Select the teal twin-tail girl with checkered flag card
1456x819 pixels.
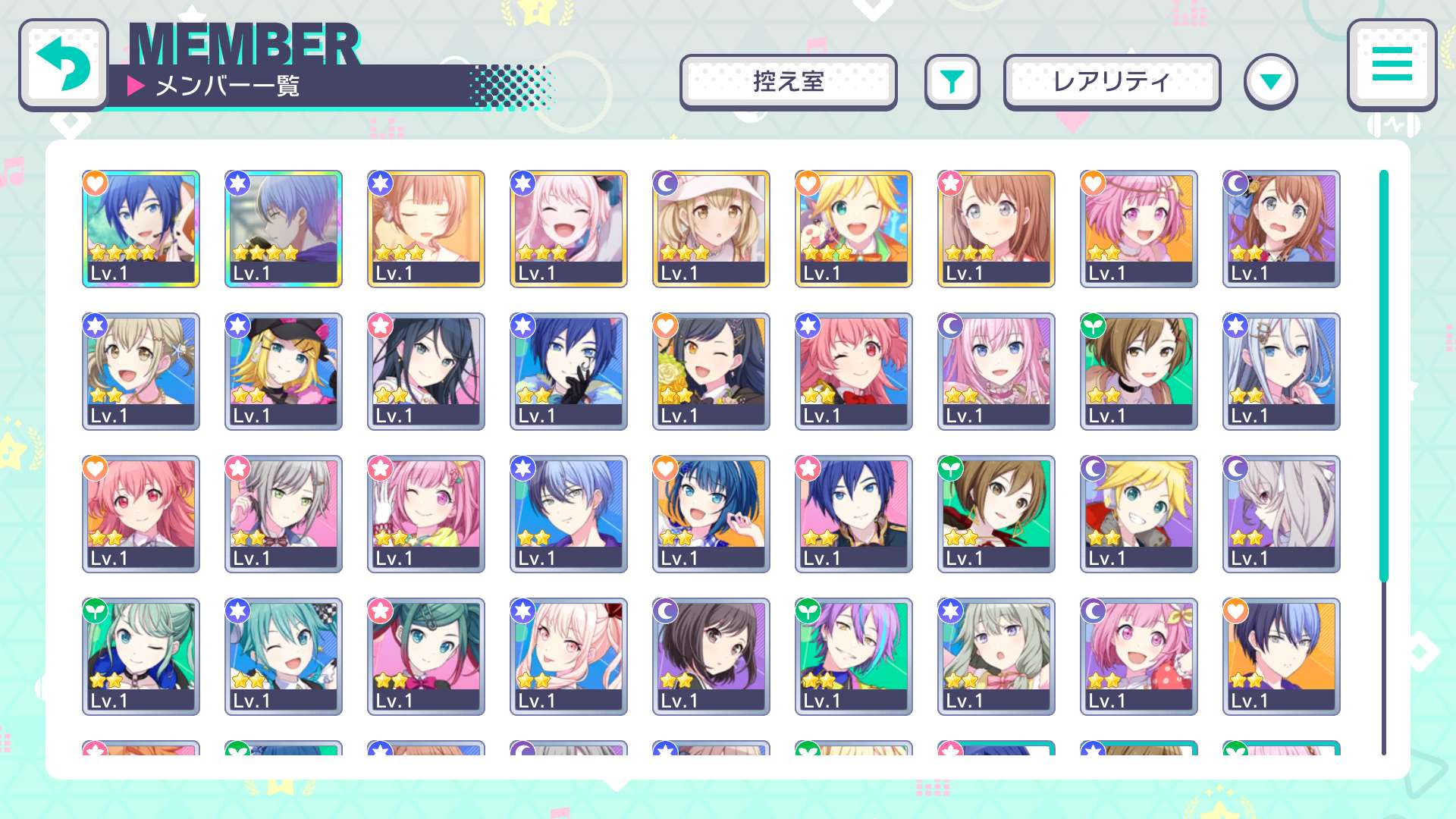(x=284, y=656)
